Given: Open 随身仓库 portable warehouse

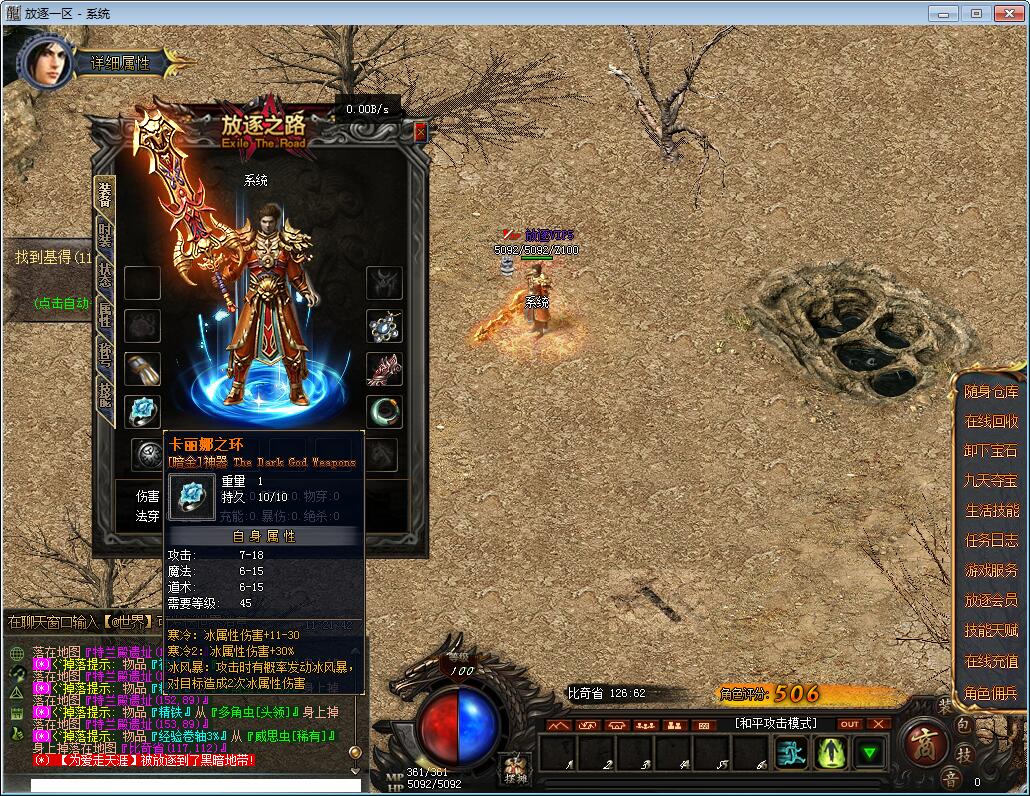Looking at the screenshot, I should 991,392.
